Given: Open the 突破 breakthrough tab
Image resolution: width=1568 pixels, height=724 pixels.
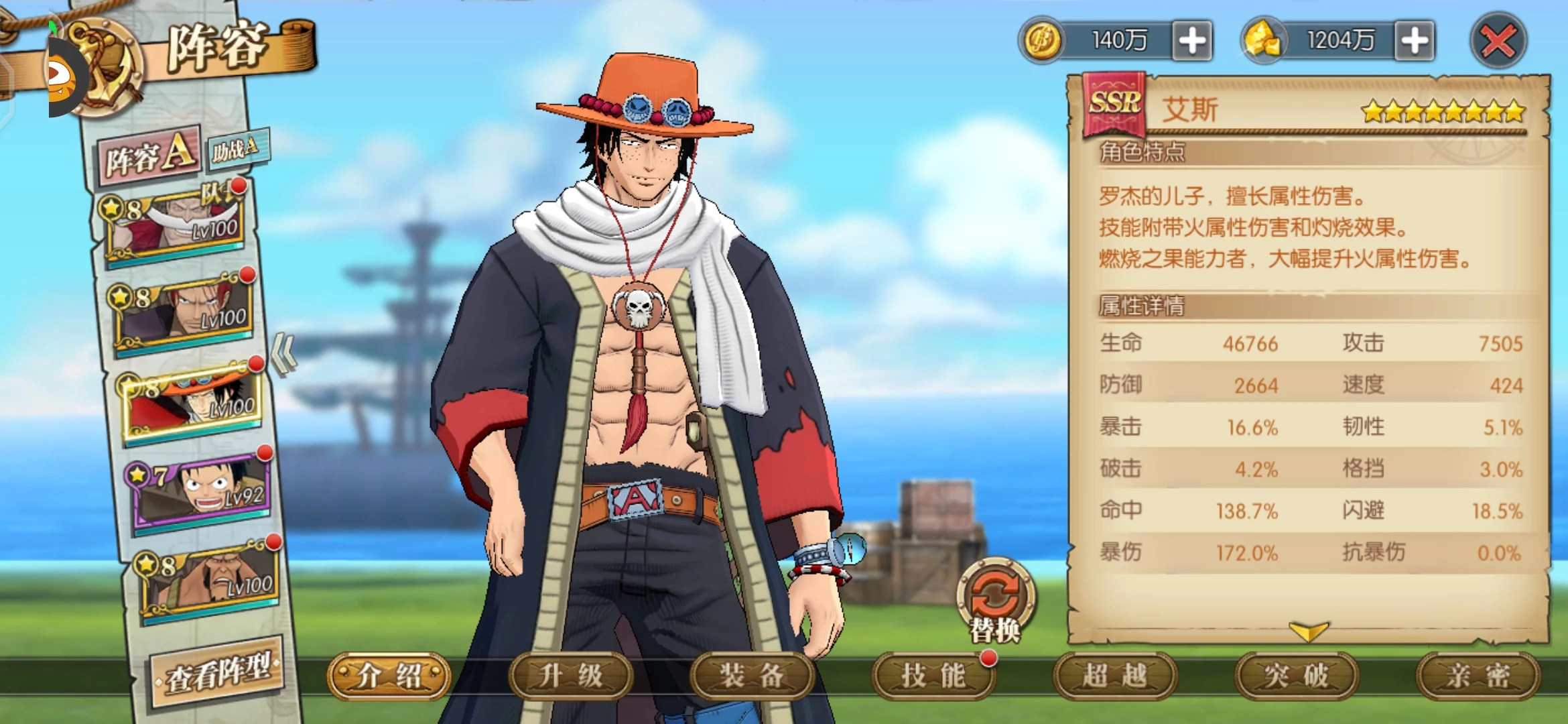Looking at the screenshot, I should [x=1297, y=676].
